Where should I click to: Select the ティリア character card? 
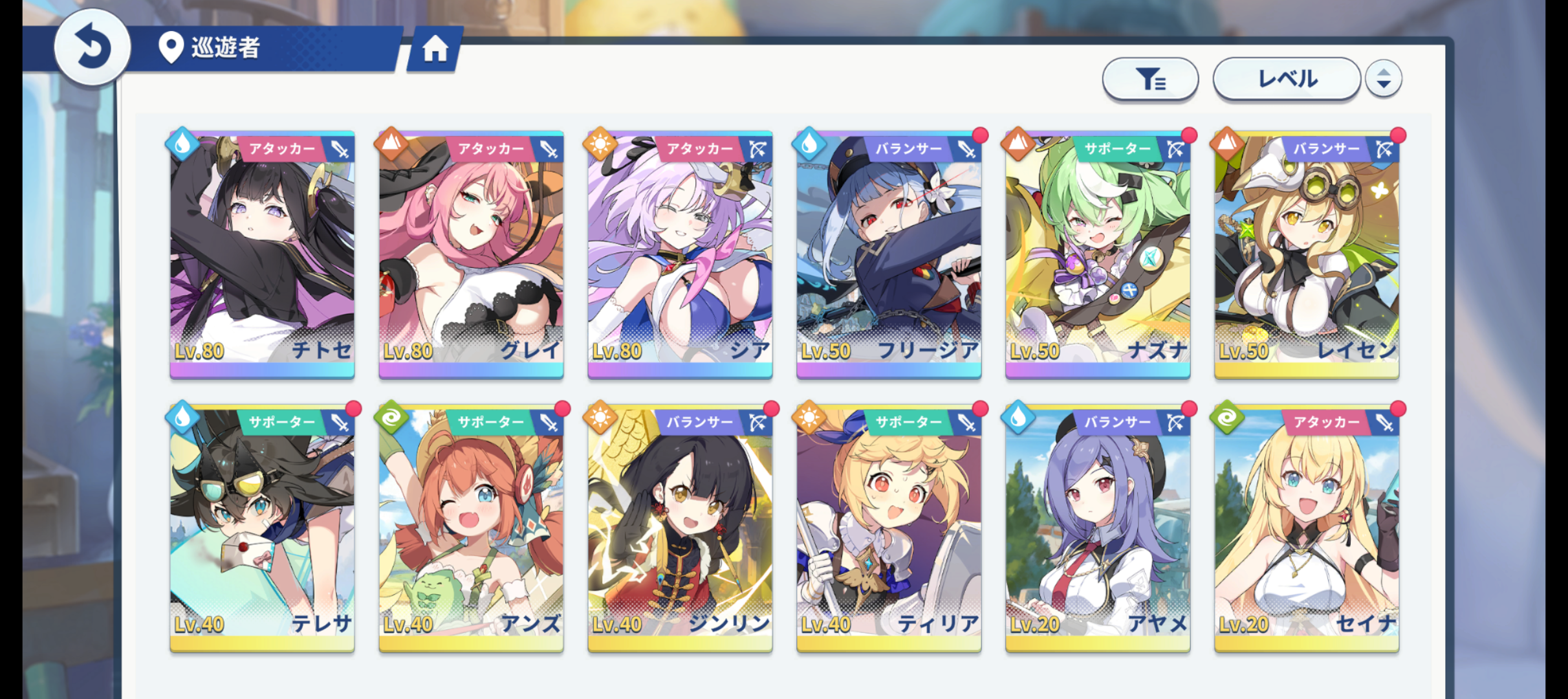click(x=889, y=527)
